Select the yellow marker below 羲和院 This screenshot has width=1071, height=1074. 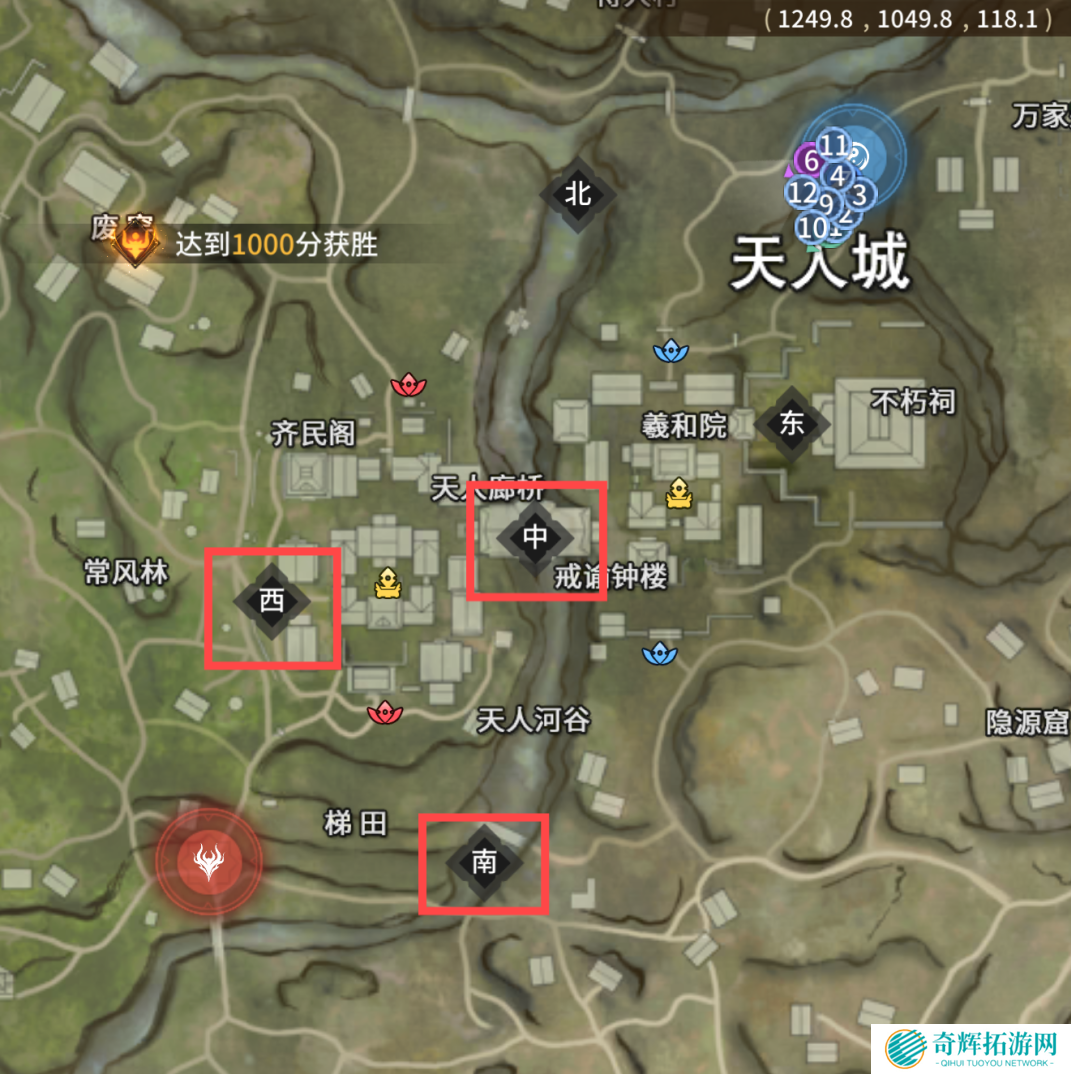click(x=680, y=493)
